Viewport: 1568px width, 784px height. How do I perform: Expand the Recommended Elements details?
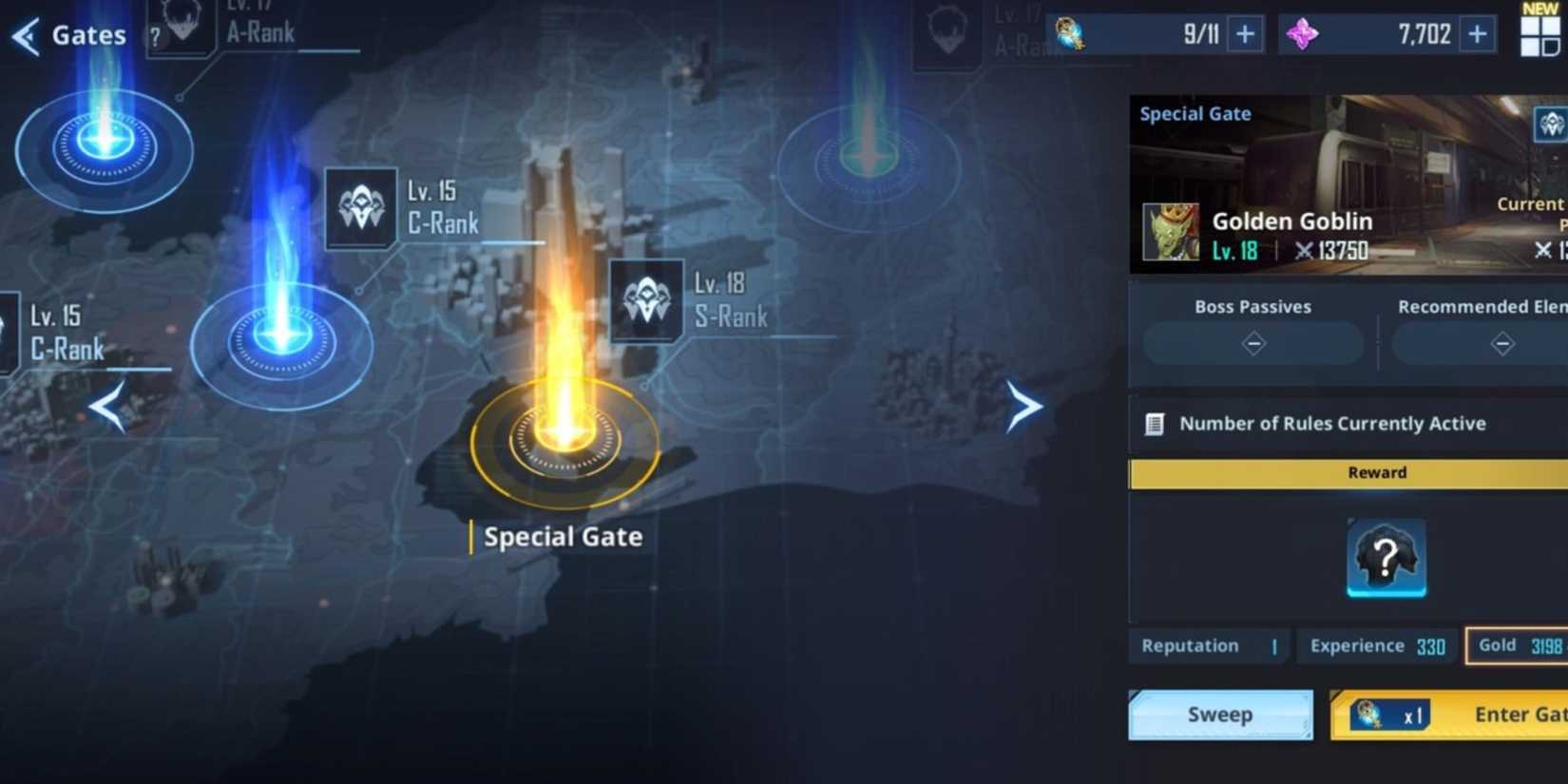[1502, 343]
